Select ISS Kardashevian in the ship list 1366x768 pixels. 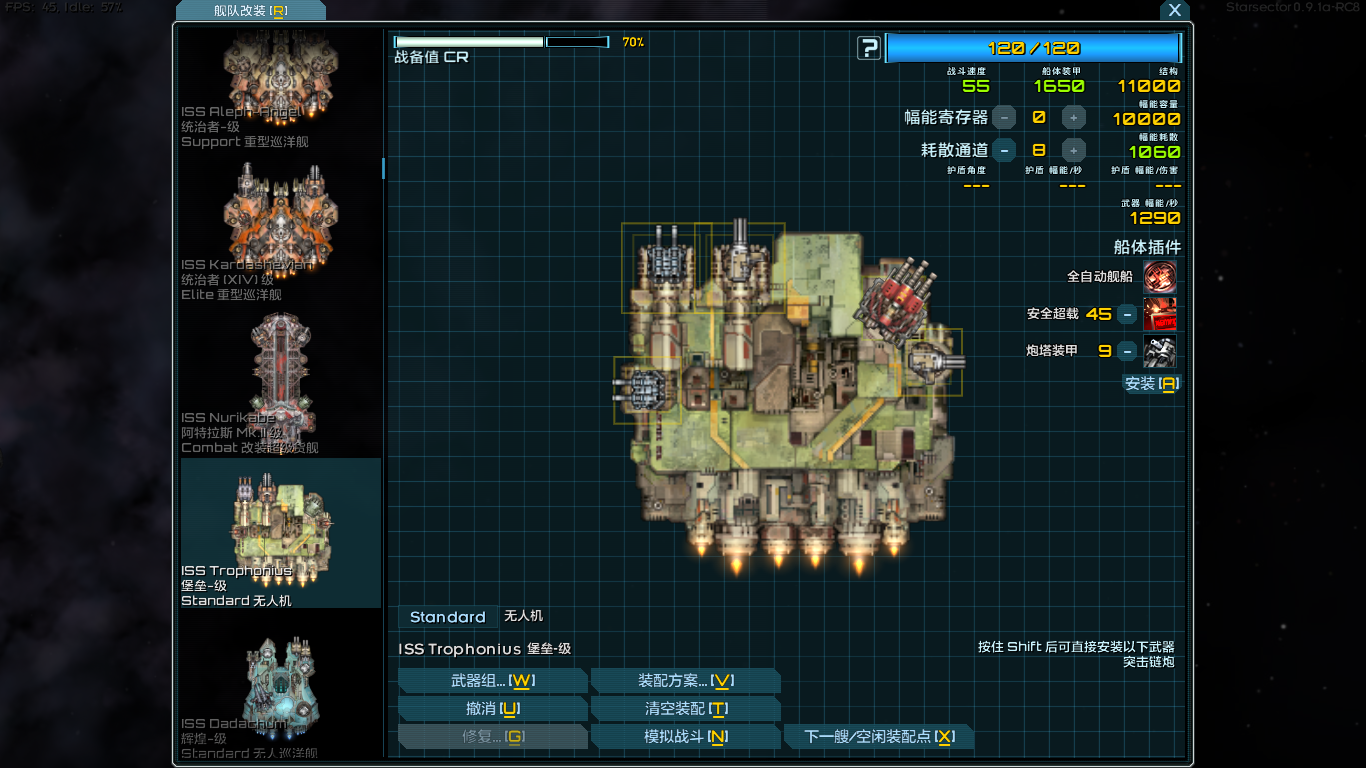(x=280, y=230)
